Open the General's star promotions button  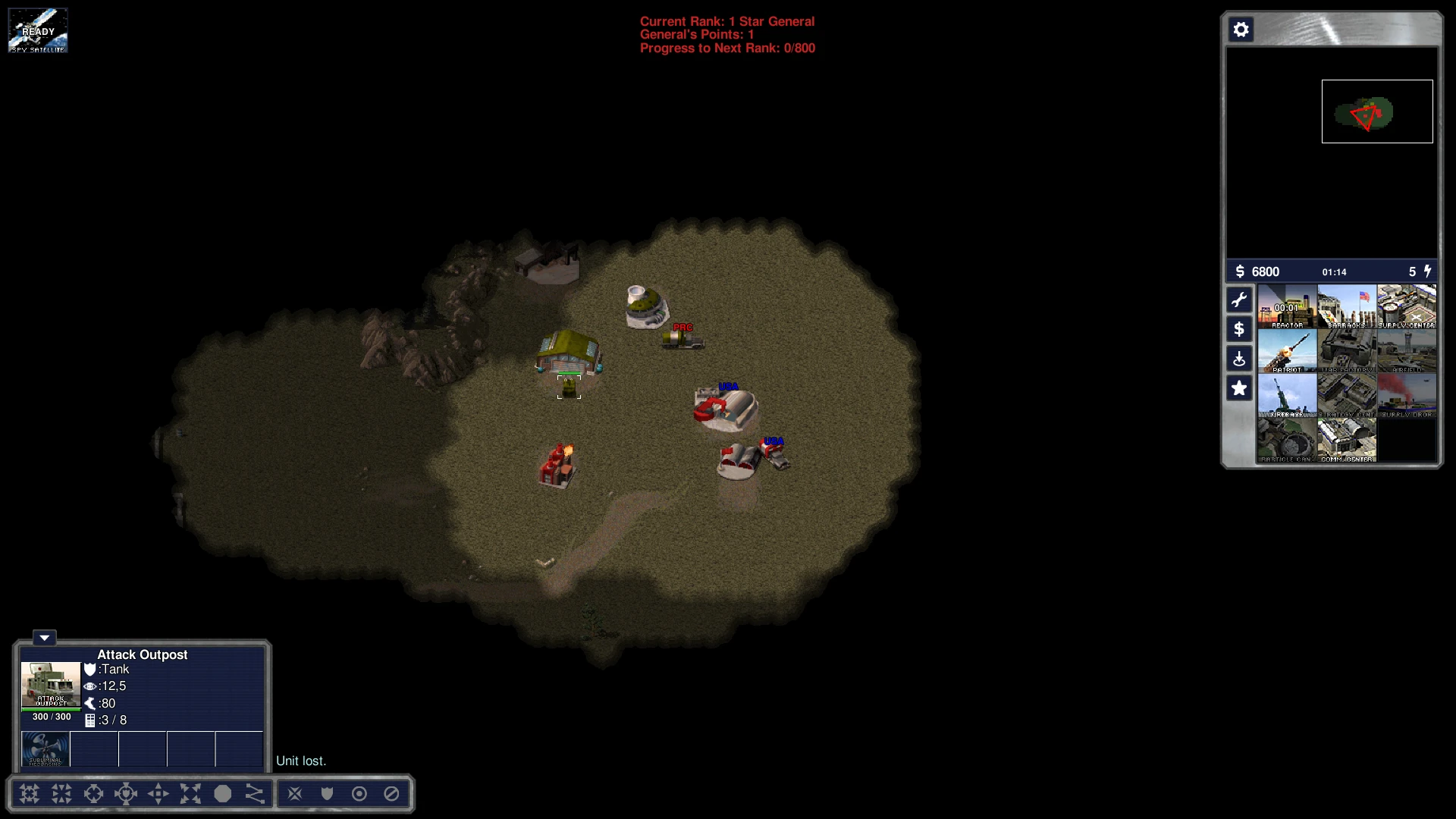pos(1239,388)
